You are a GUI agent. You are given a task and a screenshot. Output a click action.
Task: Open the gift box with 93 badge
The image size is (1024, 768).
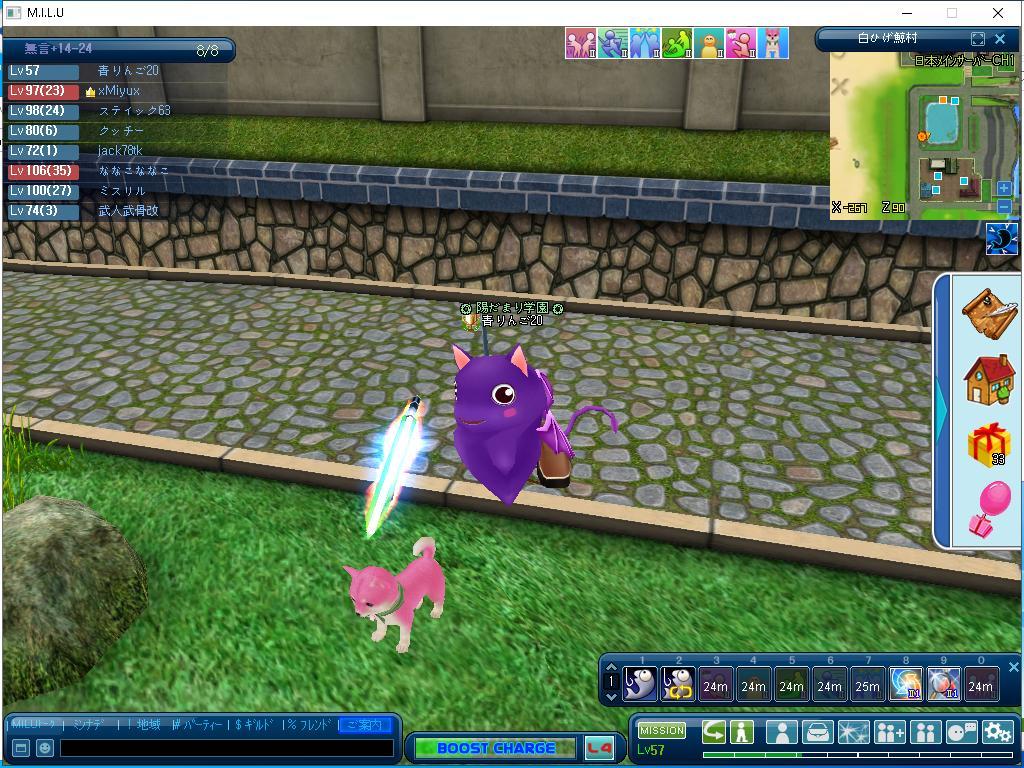tap(988, 444)
